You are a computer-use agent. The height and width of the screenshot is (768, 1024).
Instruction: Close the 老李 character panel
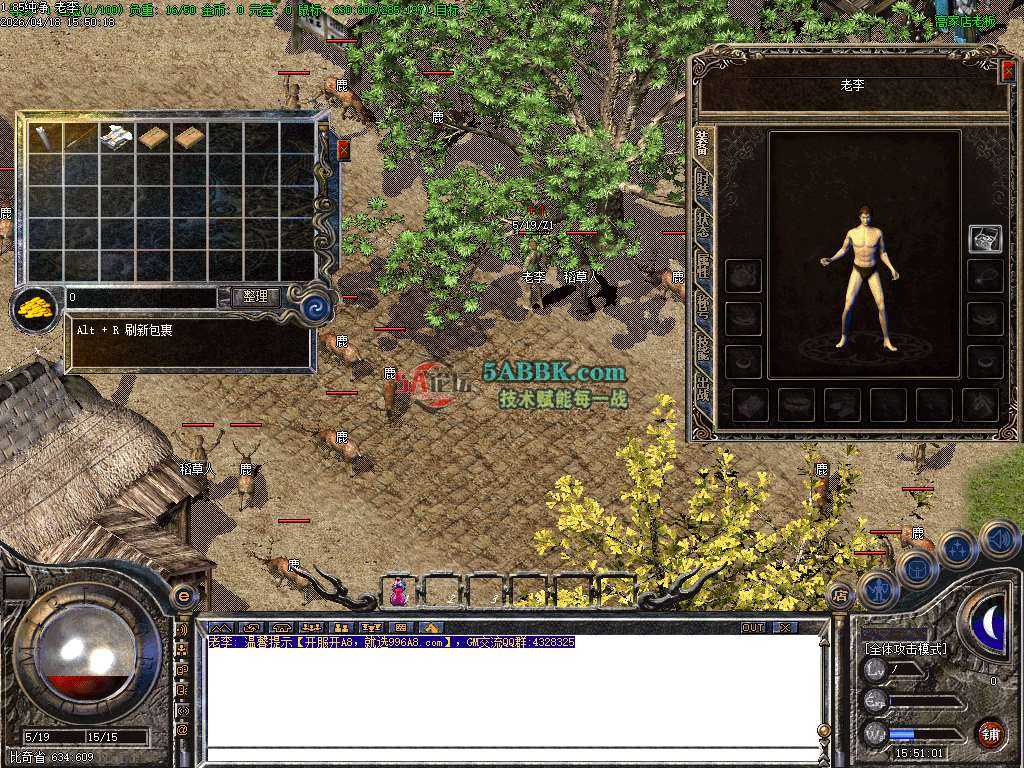1007,69
